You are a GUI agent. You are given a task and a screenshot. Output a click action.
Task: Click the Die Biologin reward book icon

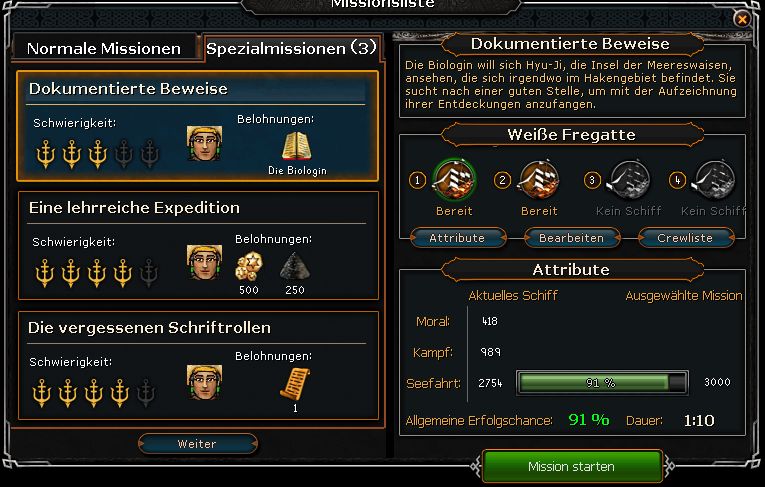point(297,146)
